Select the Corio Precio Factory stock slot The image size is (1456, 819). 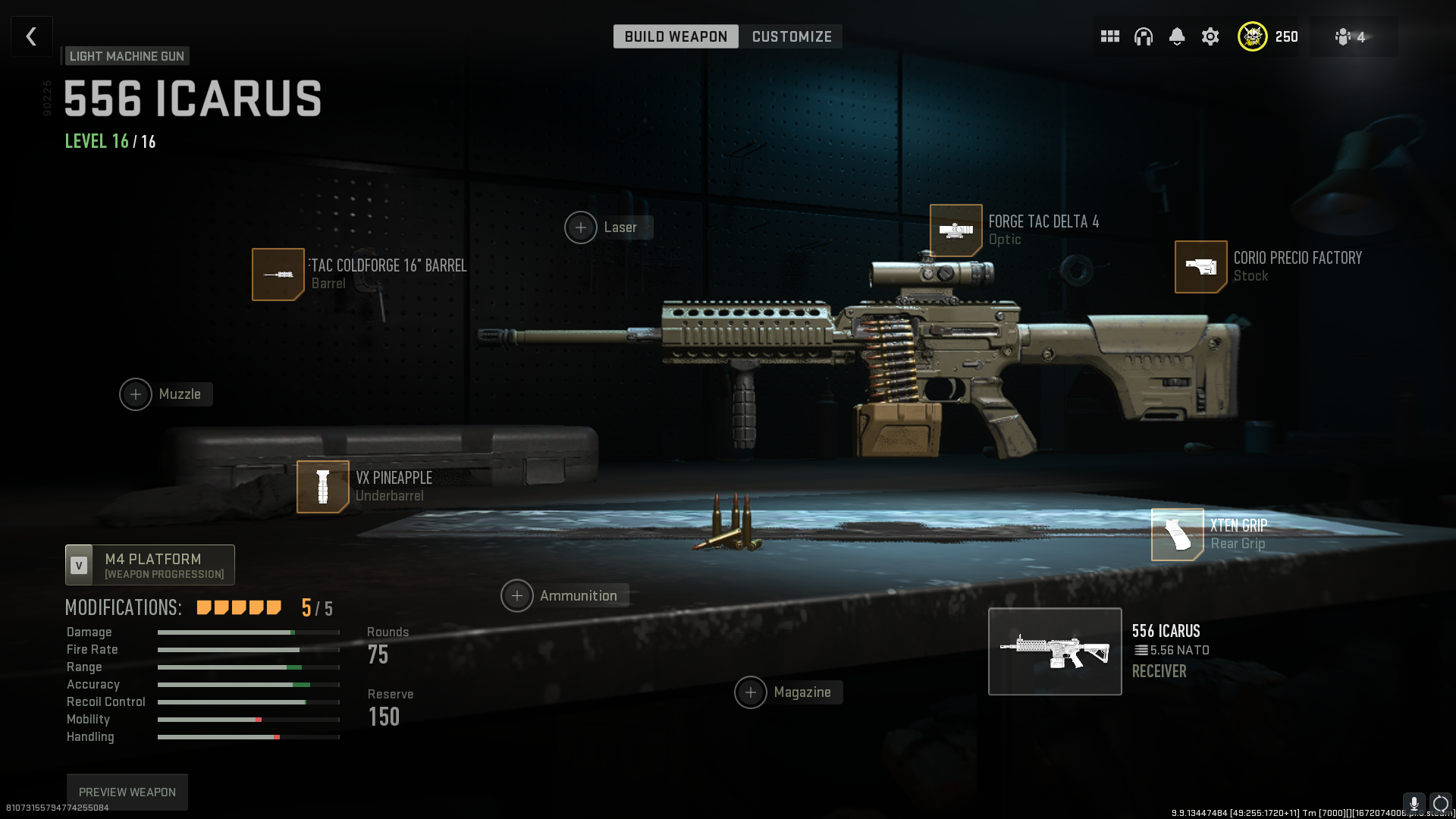click(1200, 267)
